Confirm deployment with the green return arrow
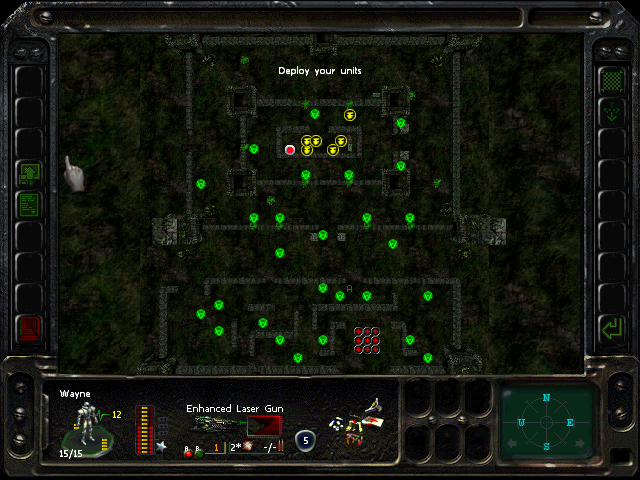This screenshot has width=640, height=480. pyautogui.click(x=610, y=326)
